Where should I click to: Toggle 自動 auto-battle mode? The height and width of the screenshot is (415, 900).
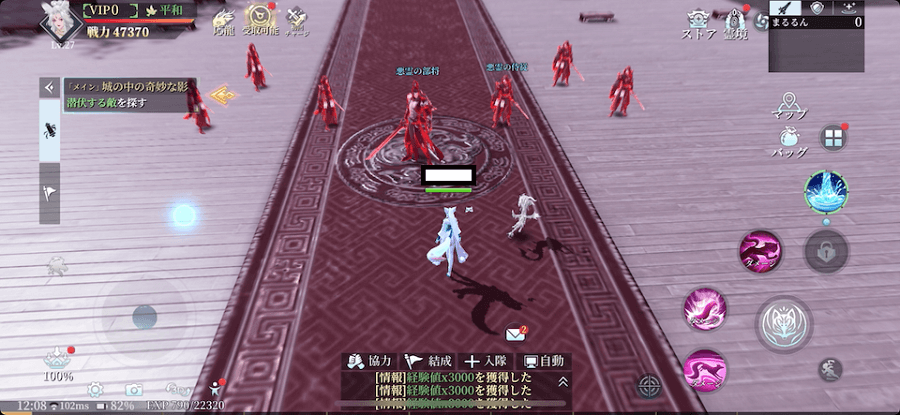point(544,361)
